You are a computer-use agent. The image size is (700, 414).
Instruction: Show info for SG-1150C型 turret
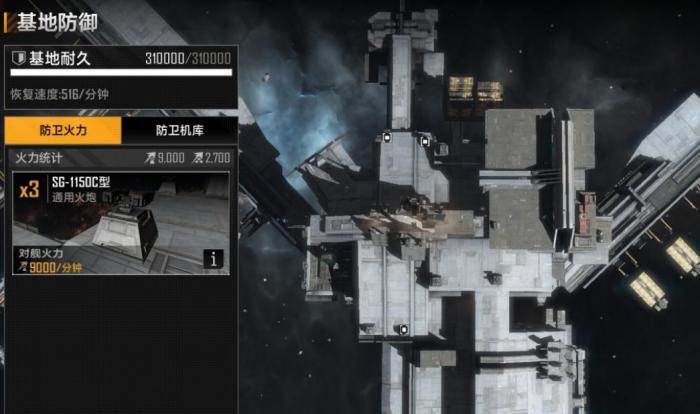click(x=213, y=258)
